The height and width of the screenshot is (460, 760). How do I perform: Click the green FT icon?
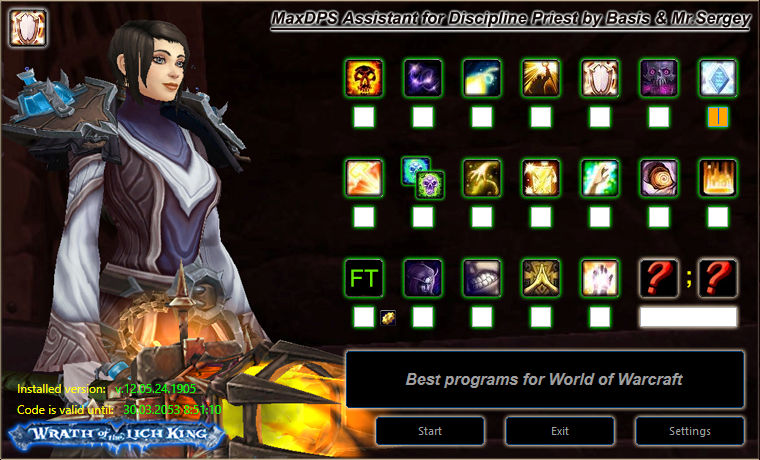(x=363, y=278)
